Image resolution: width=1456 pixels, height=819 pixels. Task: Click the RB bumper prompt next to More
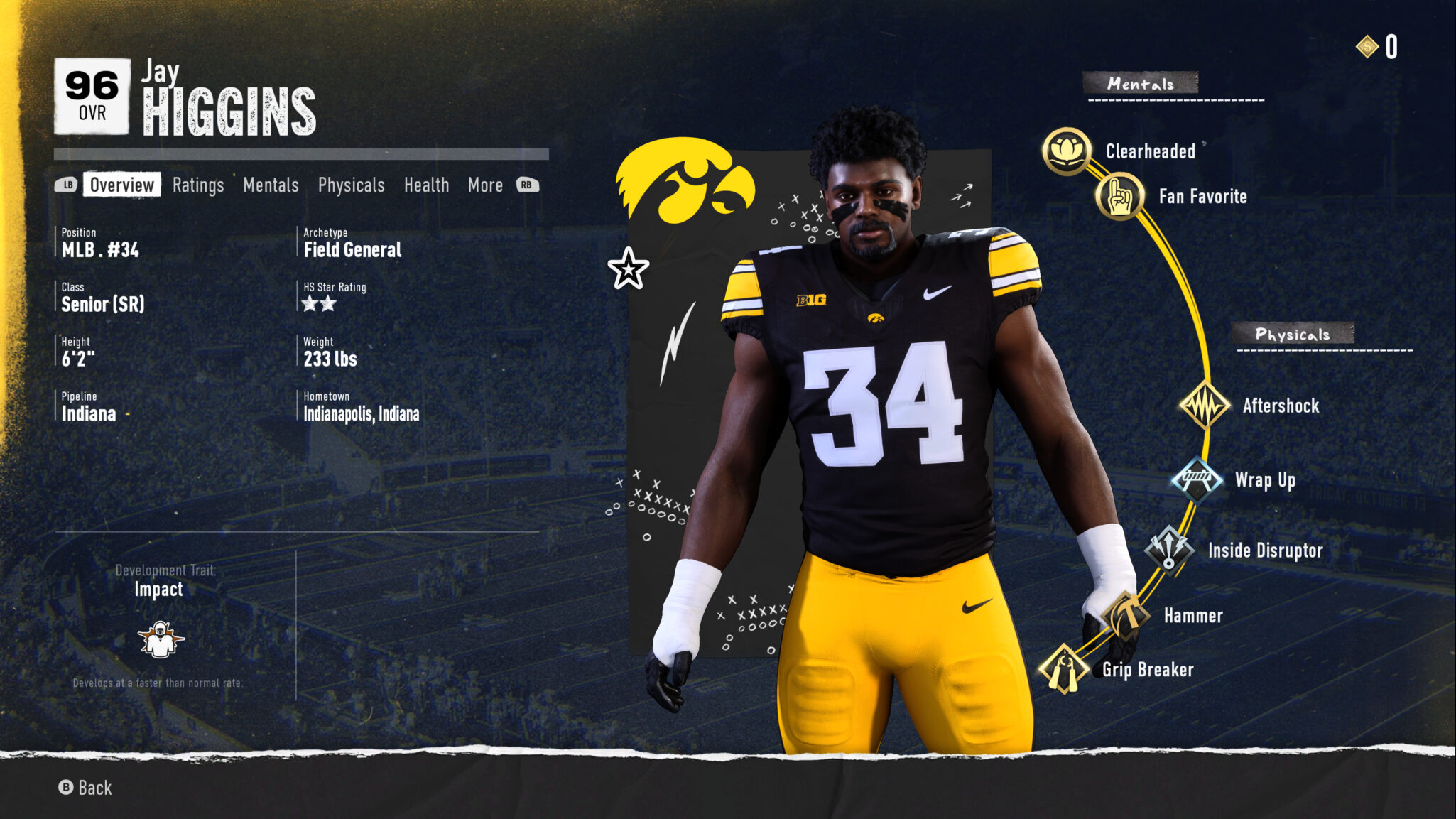526,185
